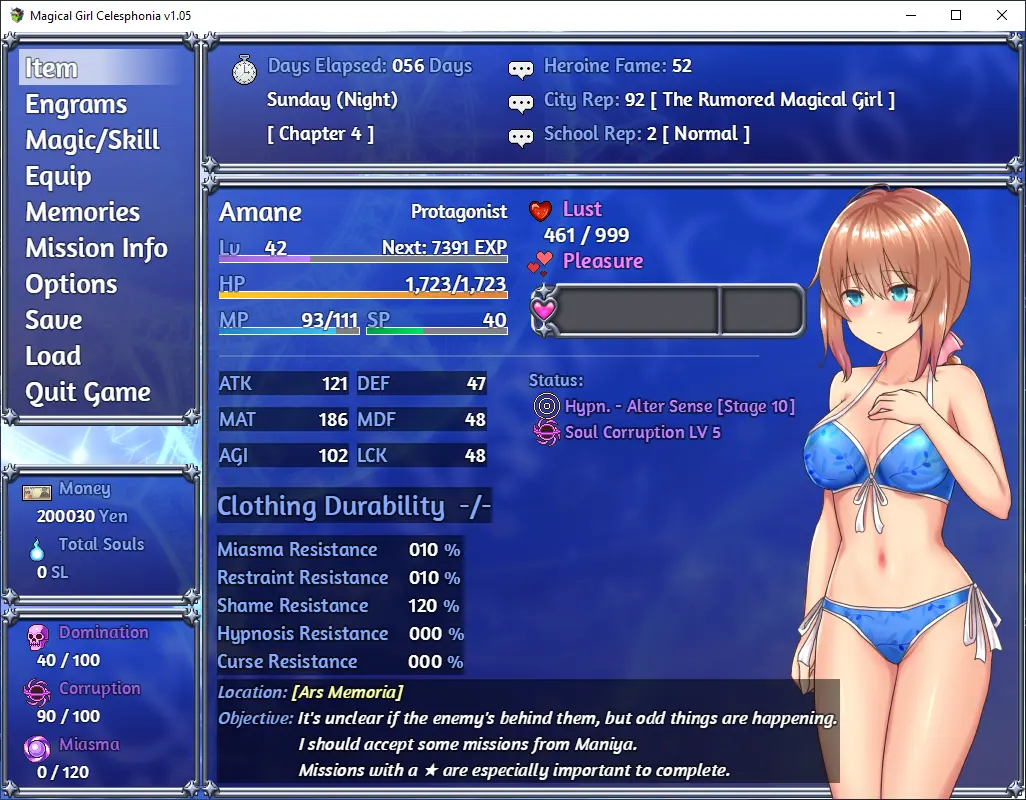View Mission Info
This screenshot has height=800, width=1026.
pyautogui.click(x=96, y=248)
